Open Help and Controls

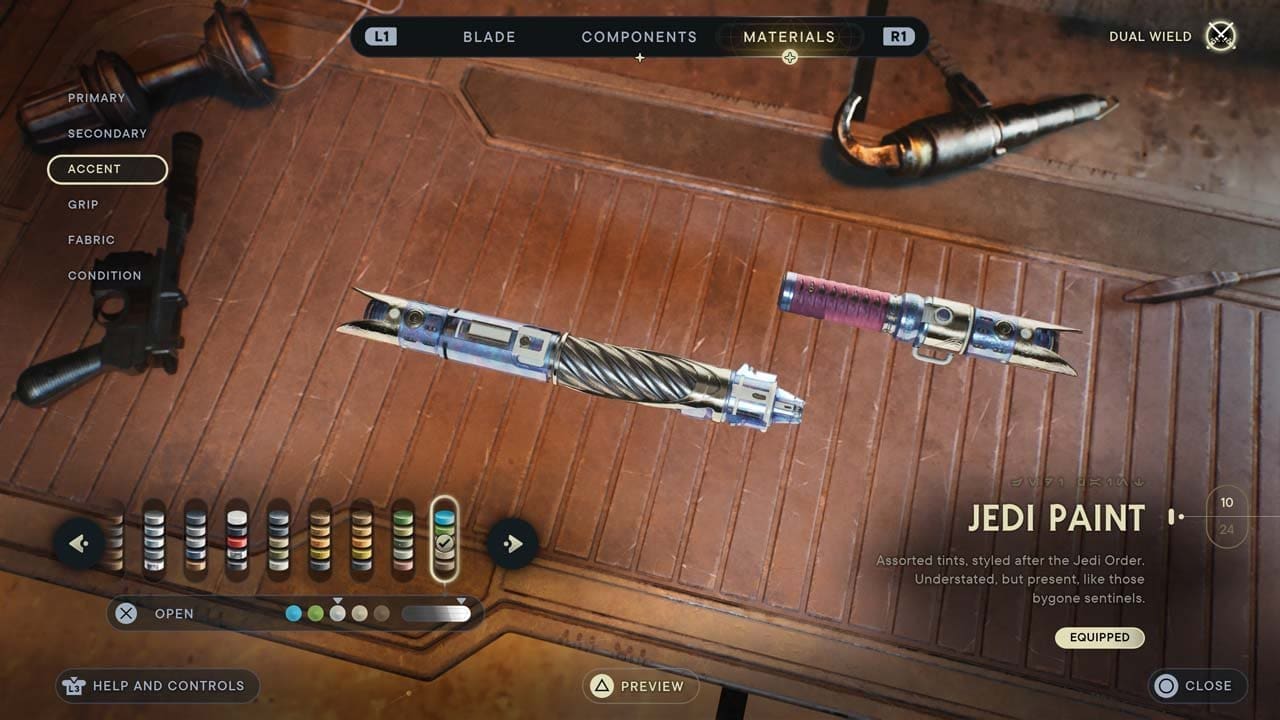click(157, 686)
